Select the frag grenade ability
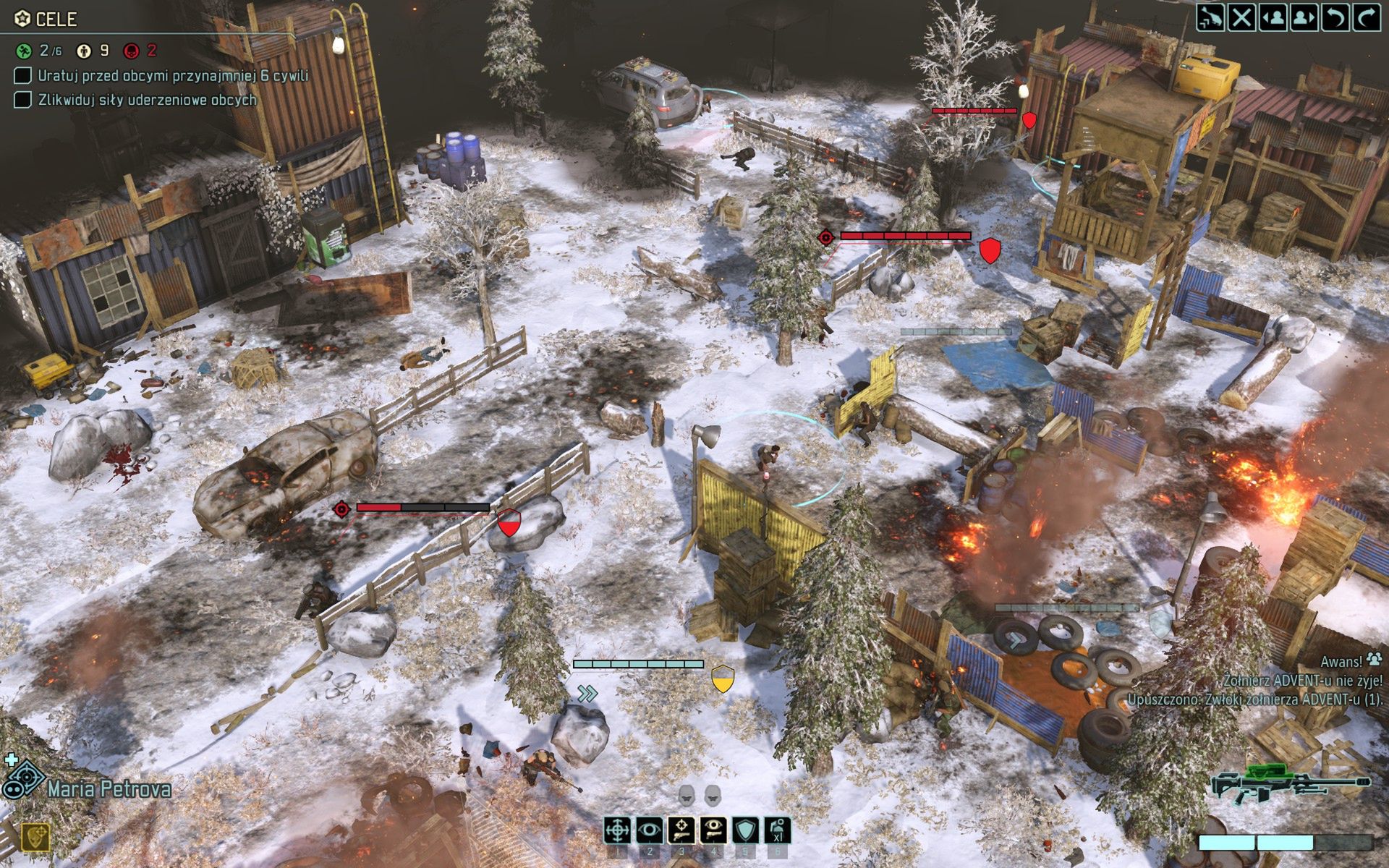Screen dimensions: 1389x868 (x=778, y=830)
